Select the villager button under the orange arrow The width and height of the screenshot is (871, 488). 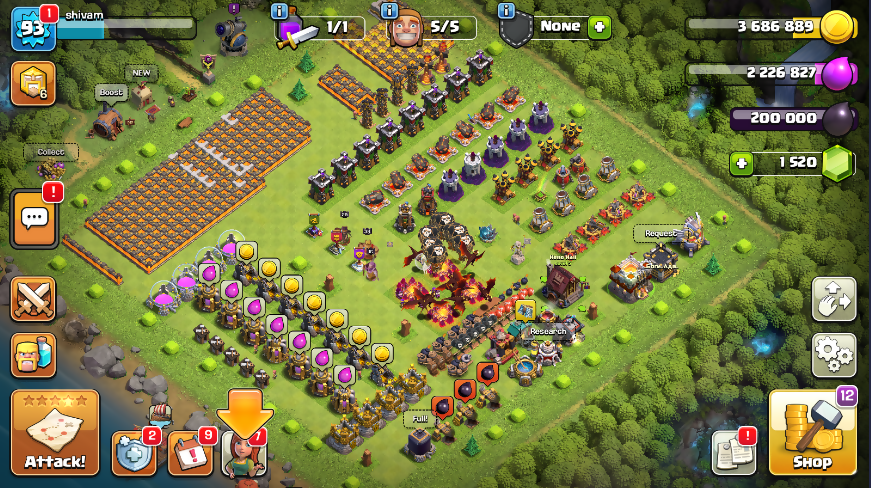244,455
